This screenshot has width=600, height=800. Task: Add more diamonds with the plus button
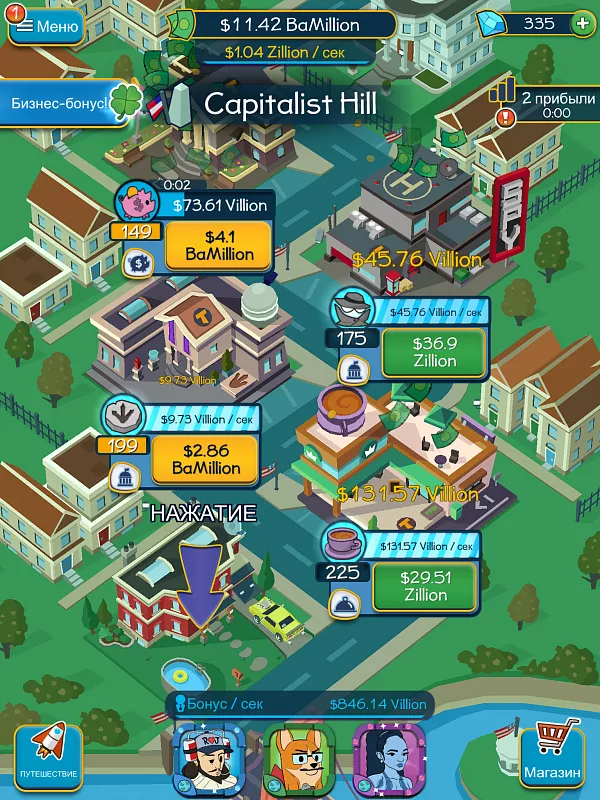click(x=582, y=24)
